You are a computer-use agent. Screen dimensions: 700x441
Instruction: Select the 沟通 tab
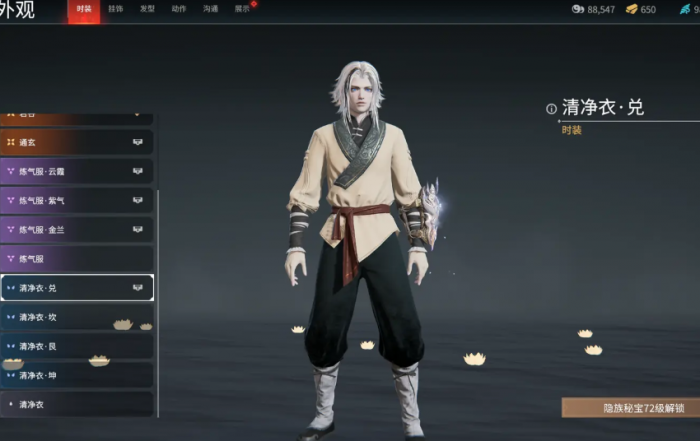[210, 9]
